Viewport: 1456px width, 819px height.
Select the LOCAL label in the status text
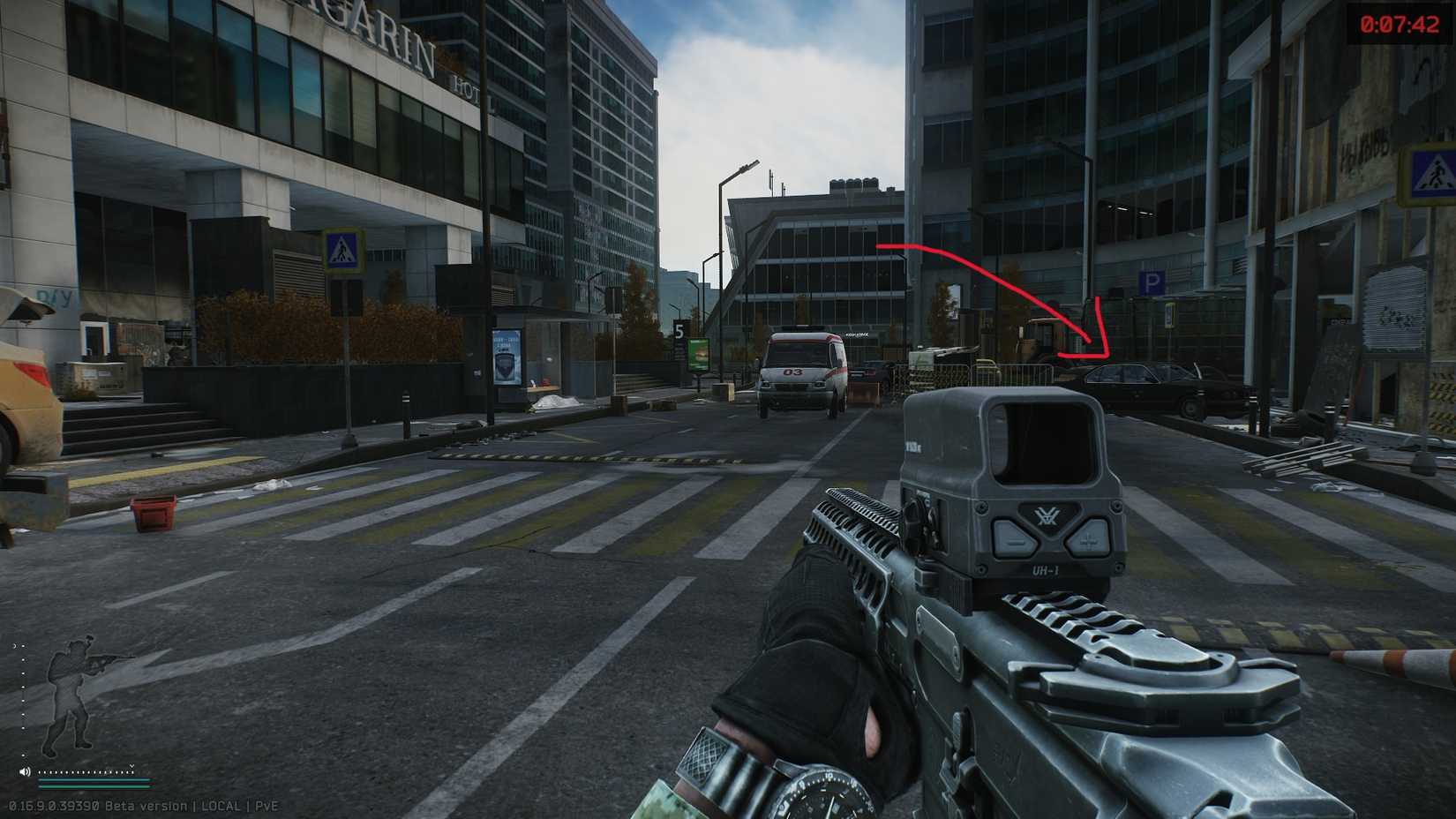(x=221, y=806)
